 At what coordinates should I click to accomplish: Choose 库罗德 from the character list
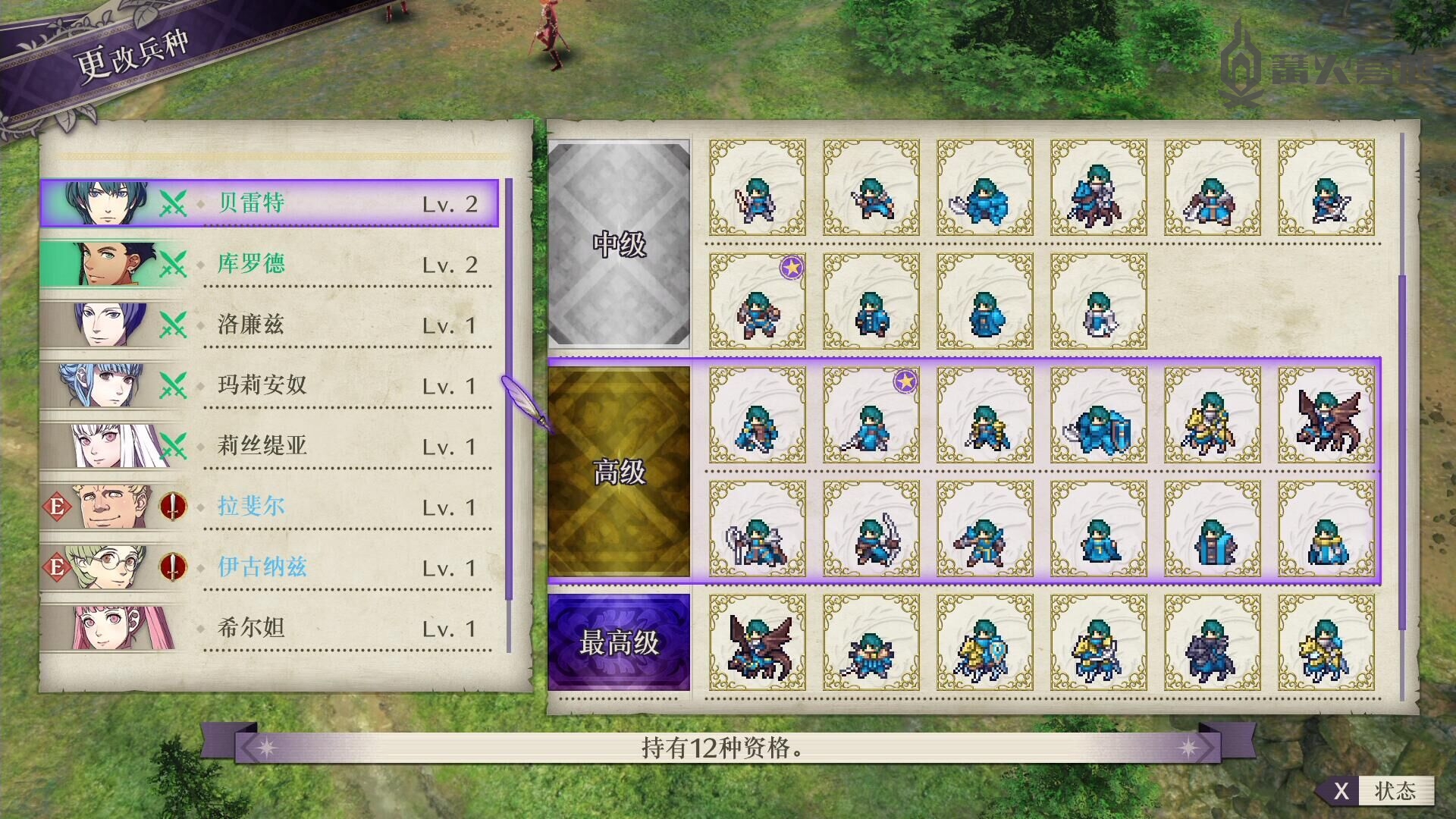coord(269,264)
